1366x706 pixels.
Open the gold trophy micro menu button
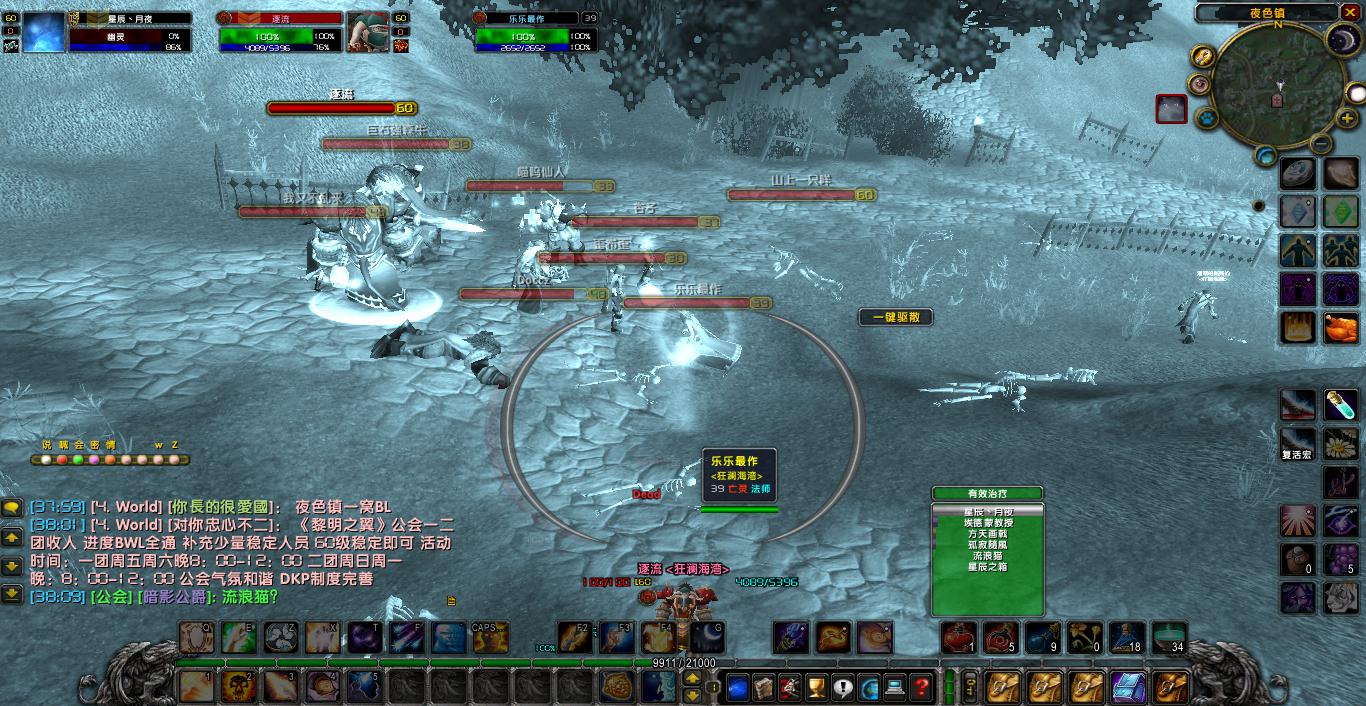816,687
